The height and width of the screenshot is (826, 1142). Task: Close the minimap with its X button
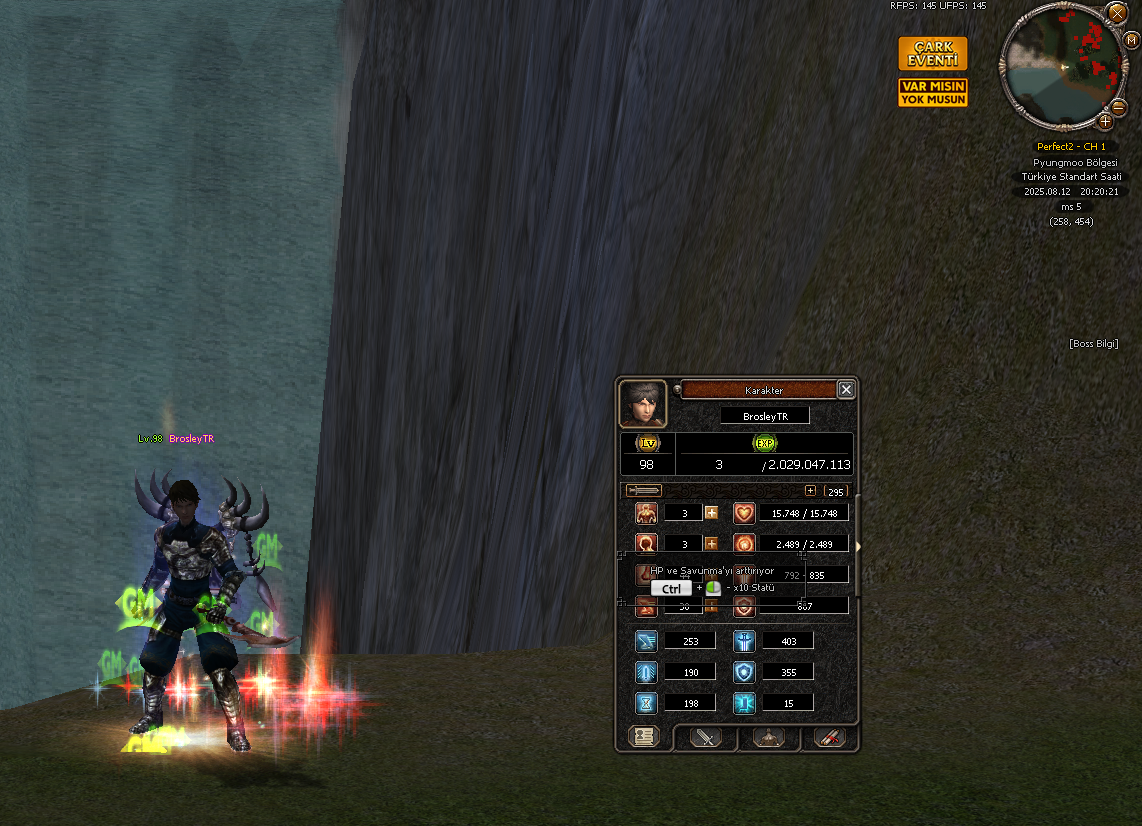click(x=1117, y=13)
